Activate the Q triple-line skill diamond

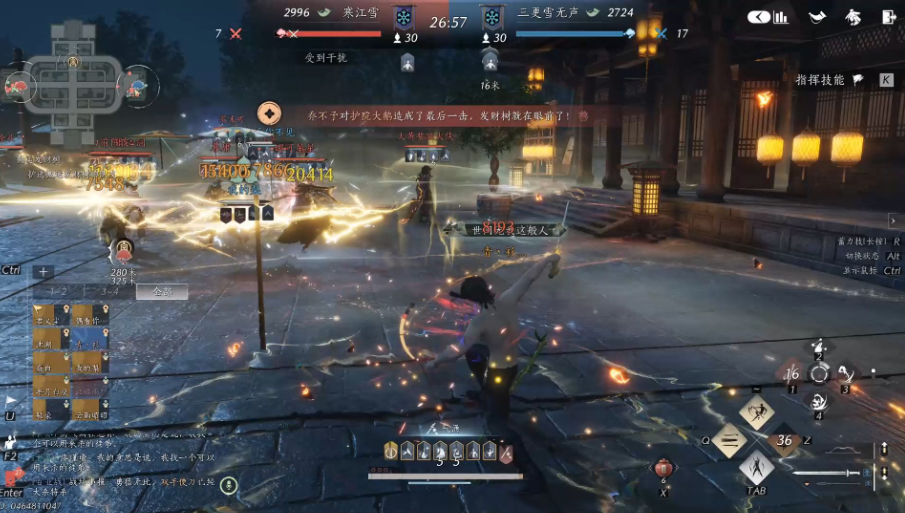(730, 440)
